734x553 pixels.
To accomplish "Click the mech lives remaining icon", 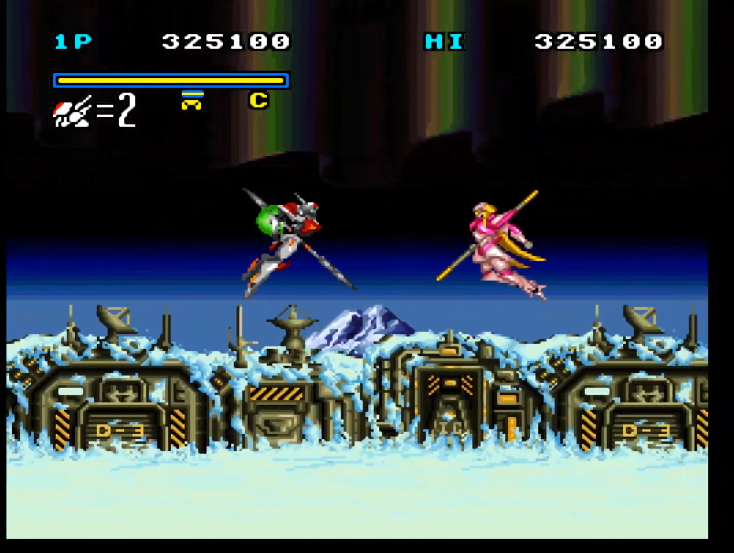I will [73, 112].
